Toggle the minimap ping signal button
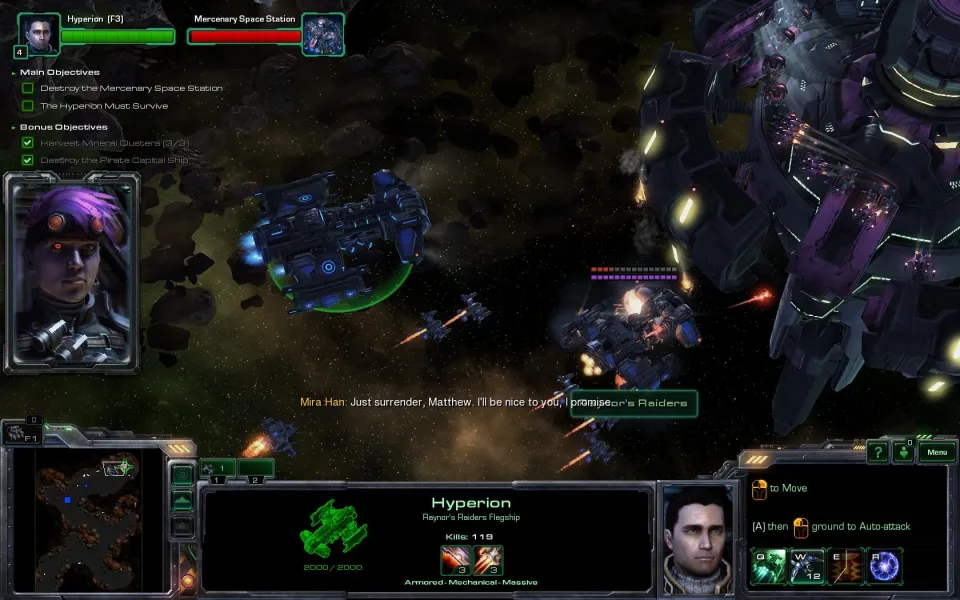 [x=183, y=475]
